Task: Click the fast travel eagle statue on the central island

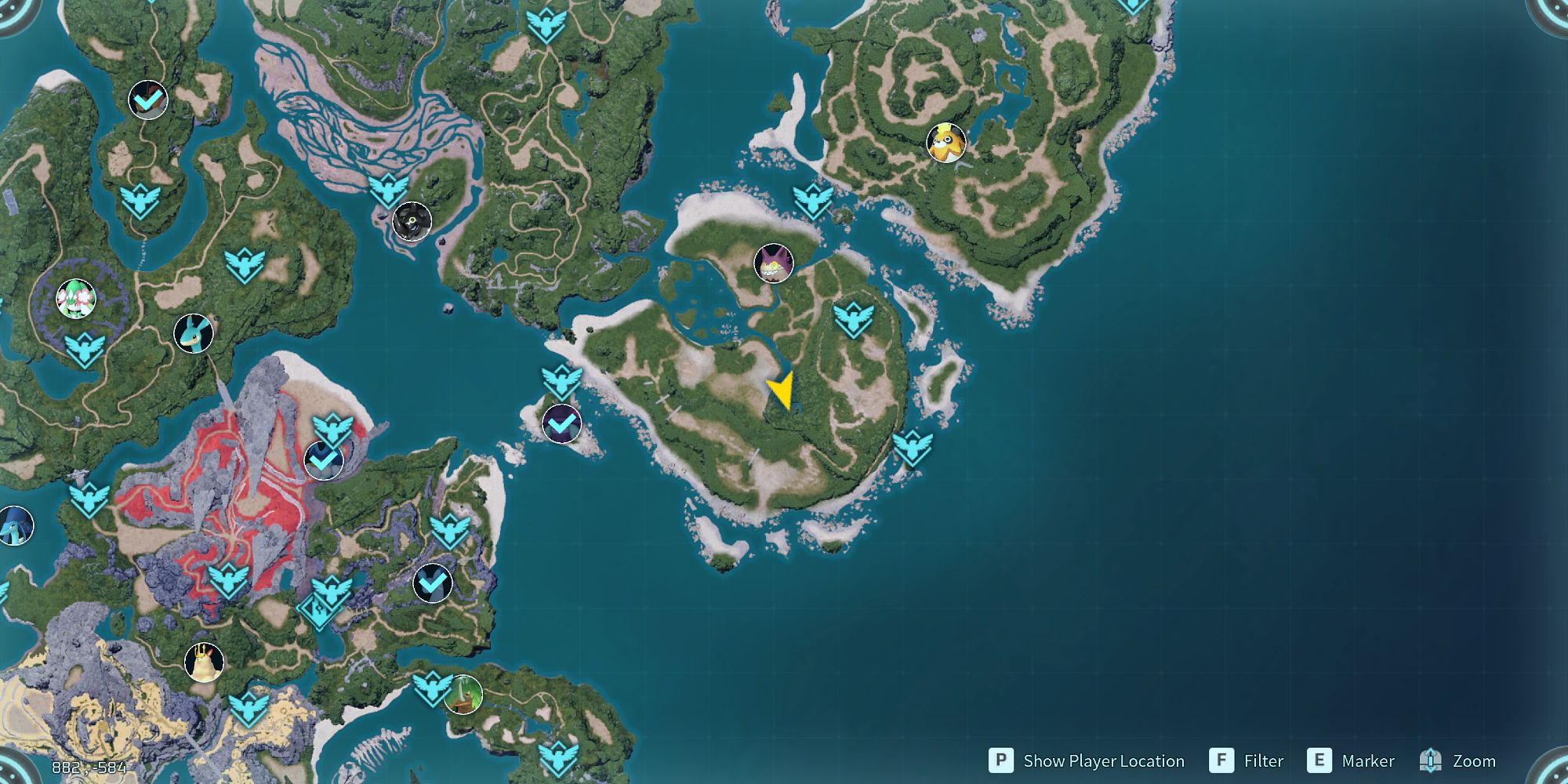Action: click(x=851, y=320)
